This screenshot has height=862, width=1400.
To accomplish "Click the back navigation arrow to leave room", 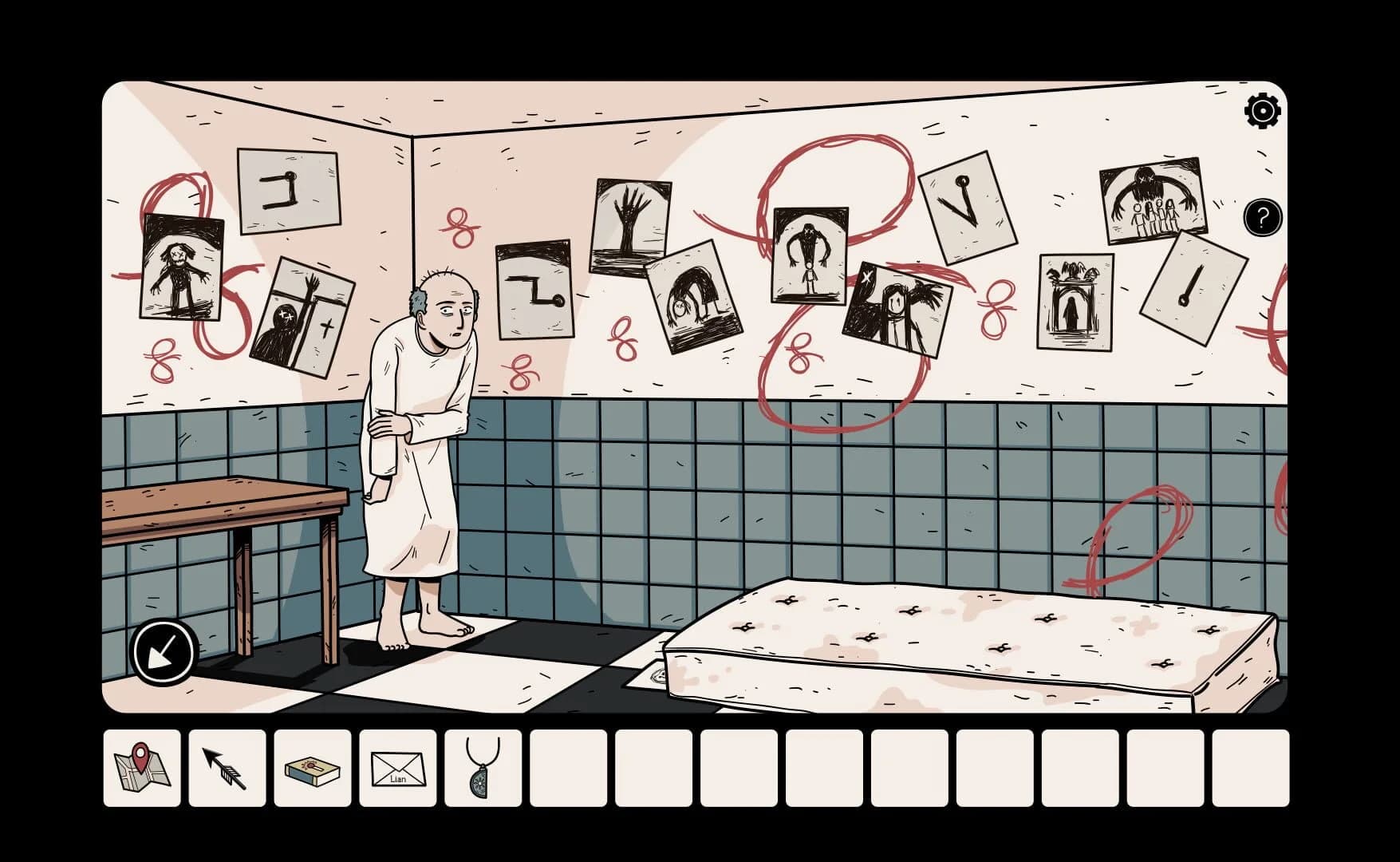I will click(163, 651).
